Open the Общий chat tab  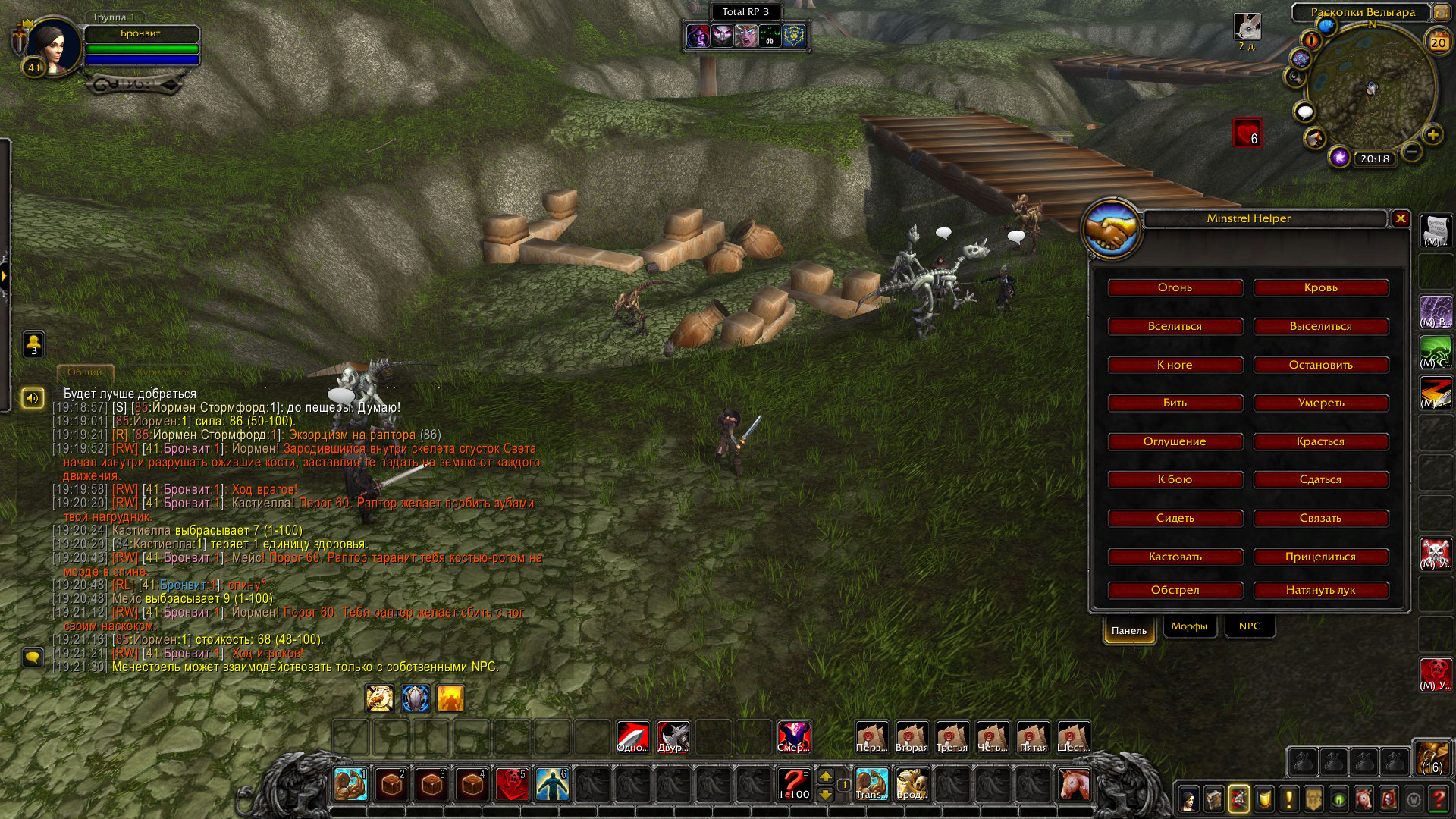[85, 372]
